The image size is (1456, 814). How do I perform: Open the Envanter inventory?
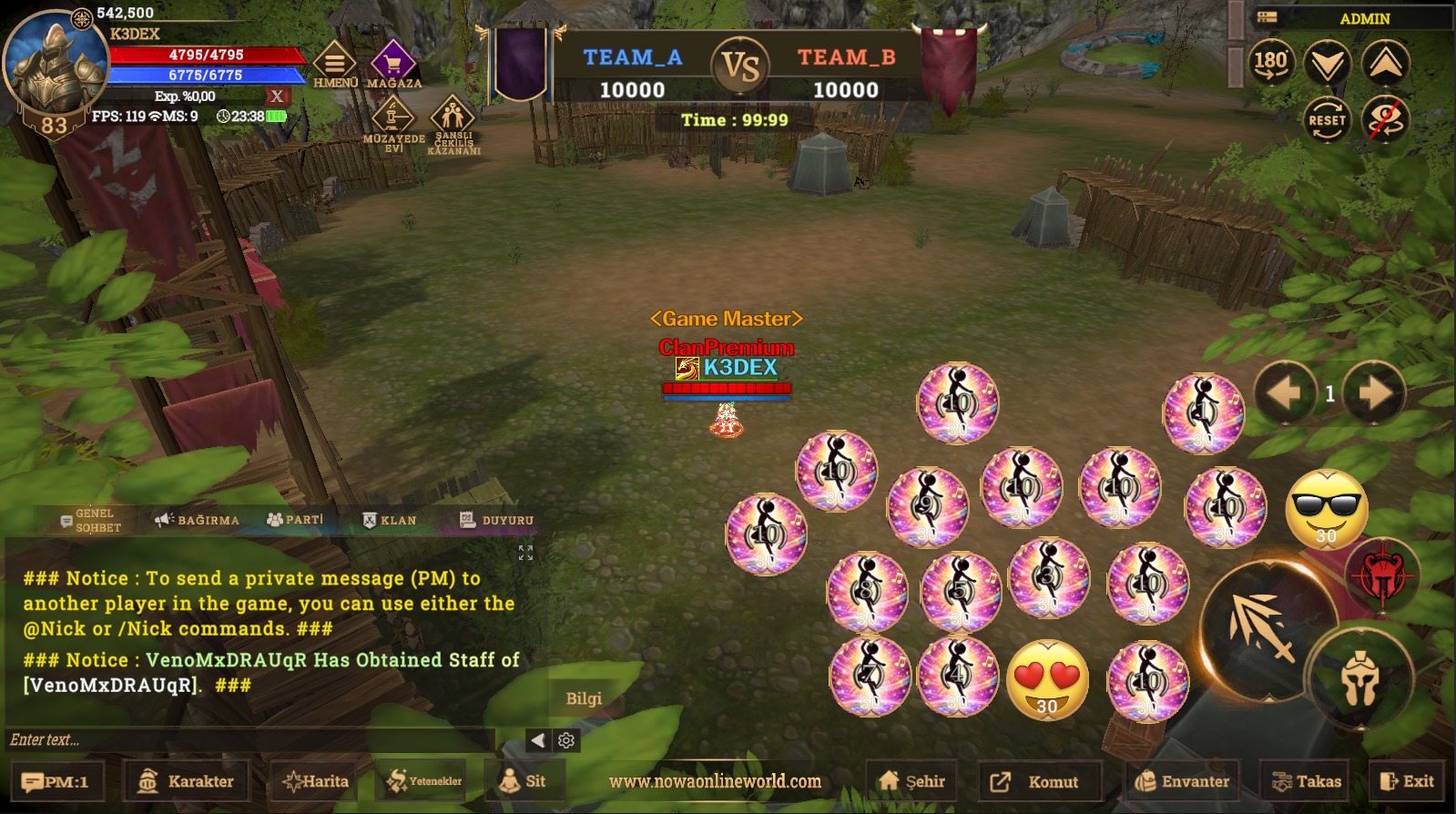tap(1182, 781)
